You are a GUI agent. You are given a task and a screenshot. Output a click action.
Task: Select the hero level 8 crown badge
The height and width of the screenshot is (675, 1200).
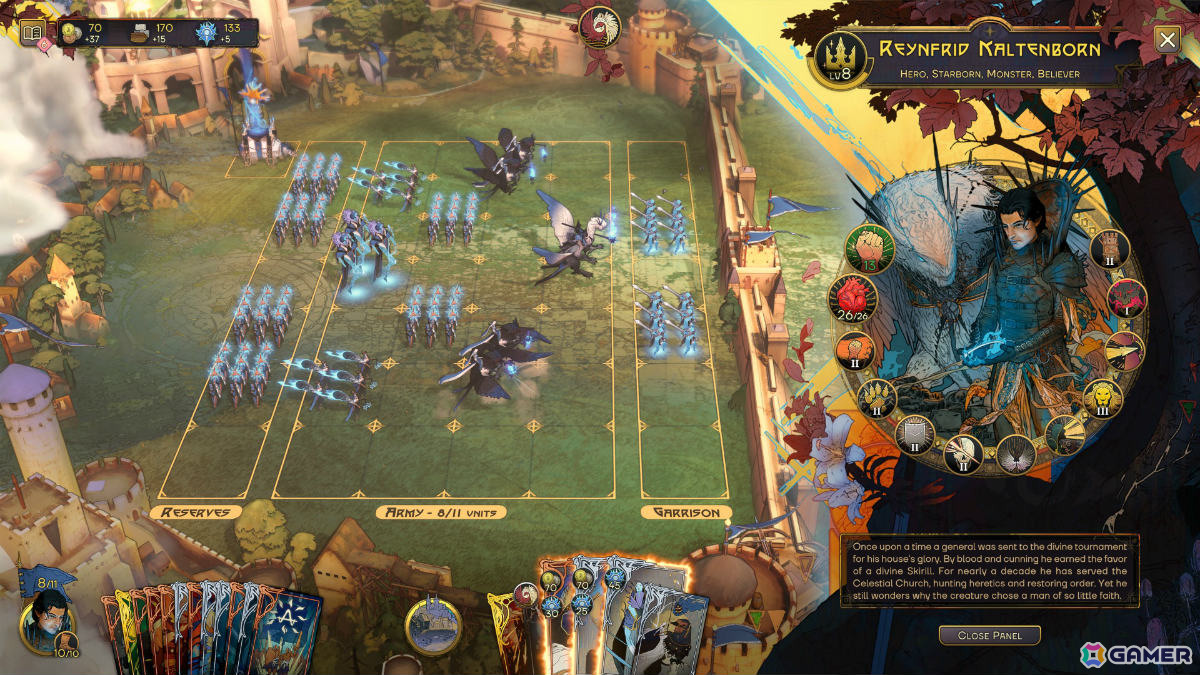(x=839, y=59)
